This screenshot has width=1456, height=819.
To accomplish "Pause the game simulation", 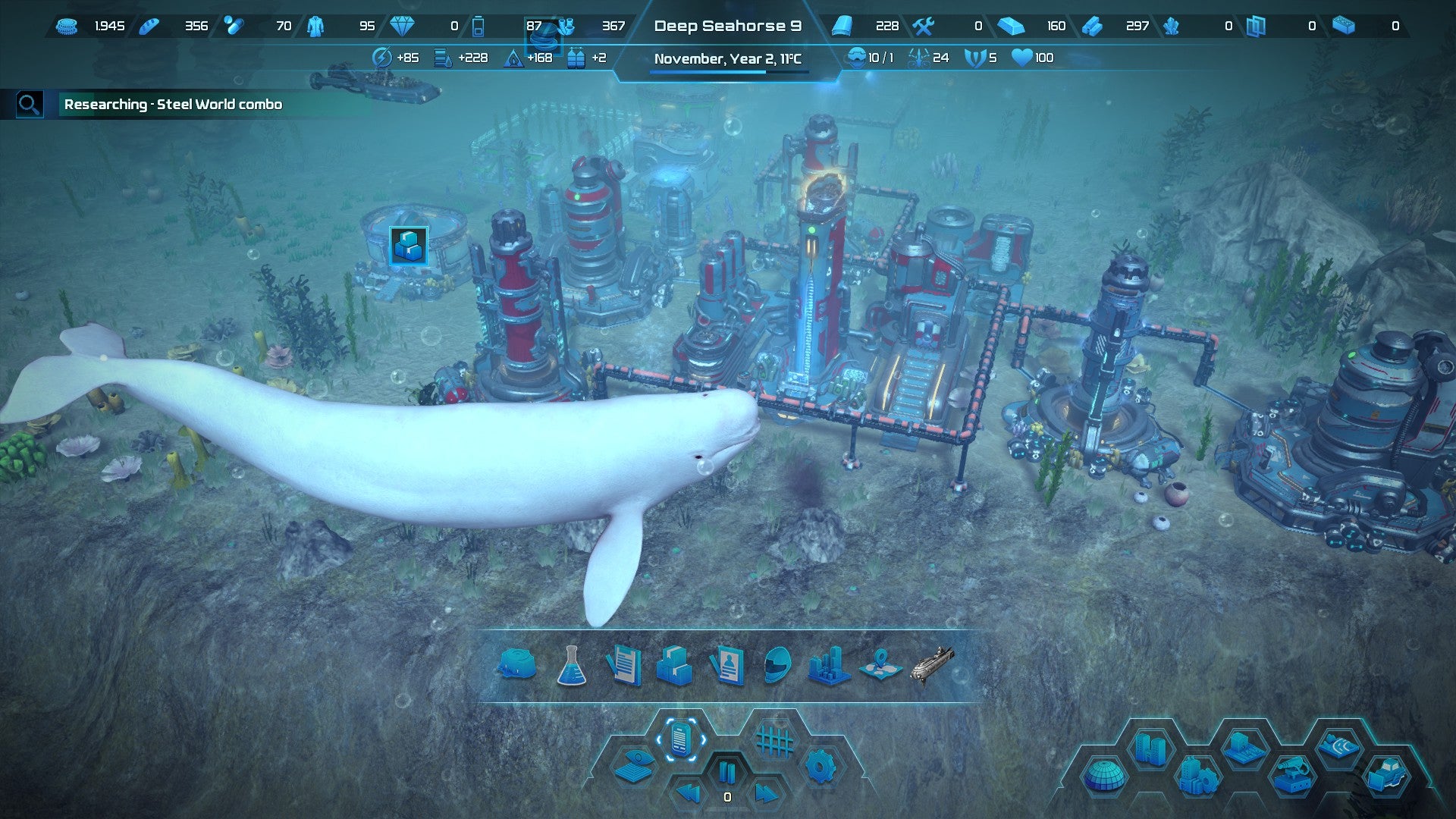I will pos(726,773).
